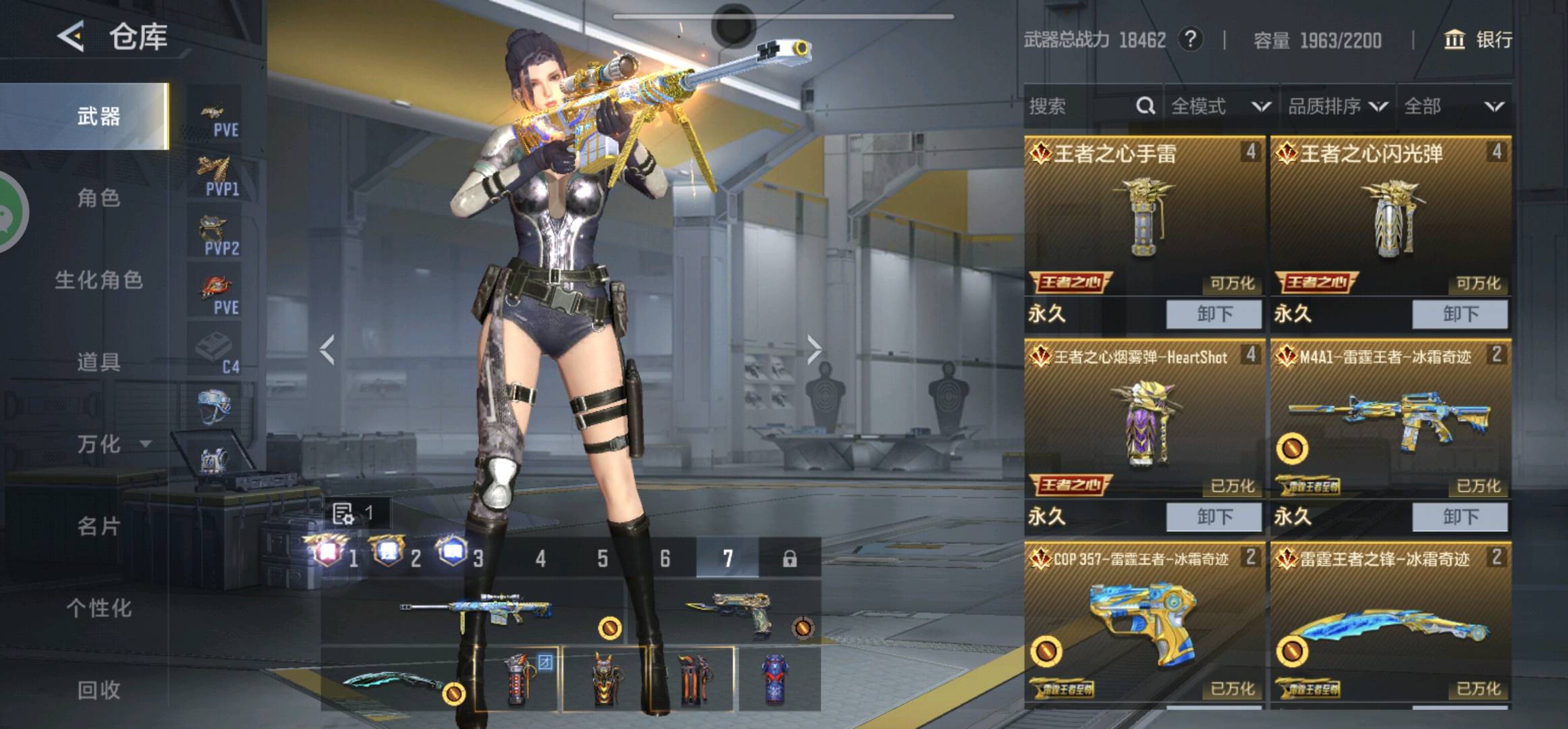Open the 全部 filter dropdown
Screen dimensions: 1568x729
1453,106
